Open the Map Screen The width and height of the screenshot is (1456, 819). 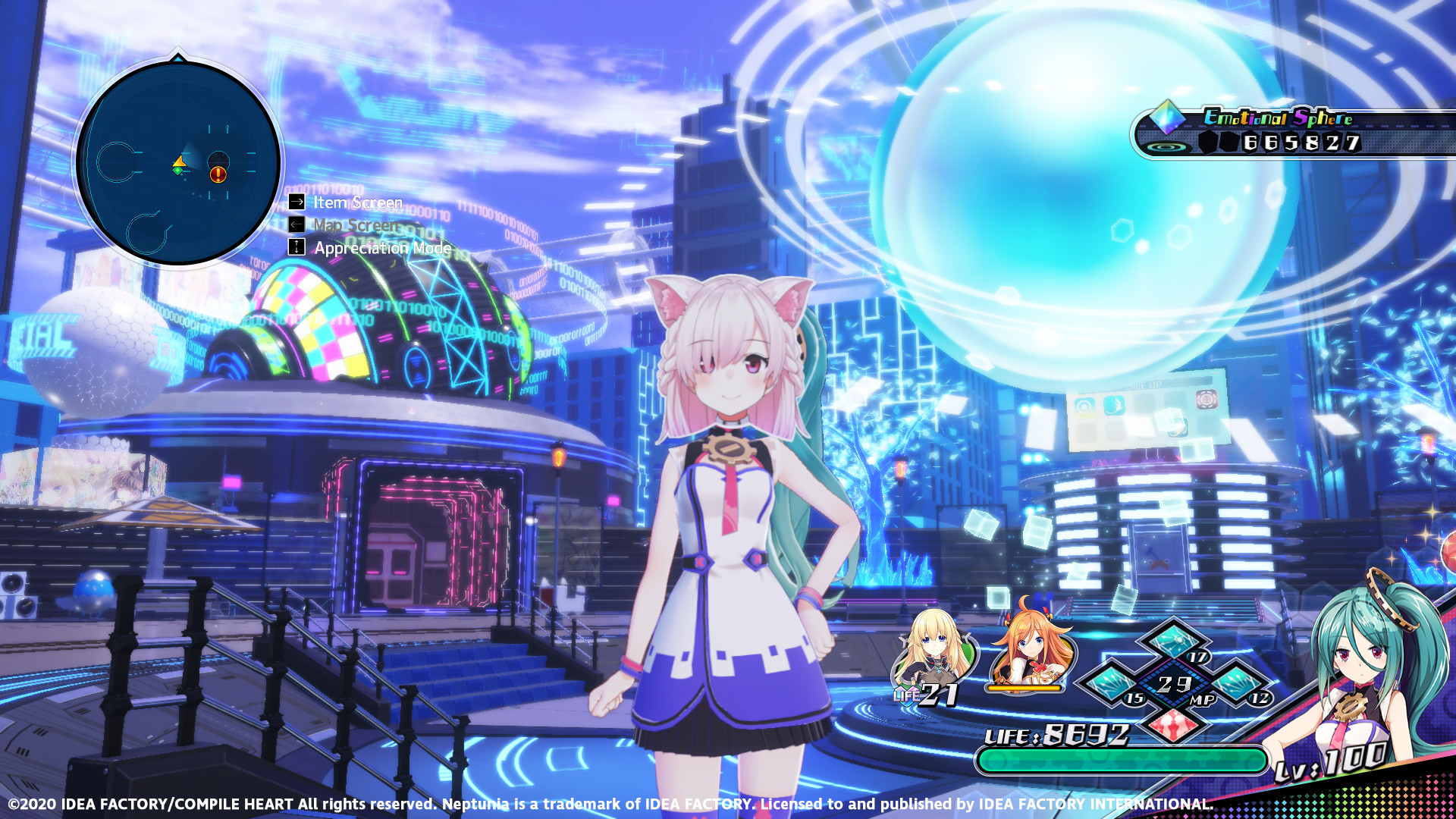(356, 225)
